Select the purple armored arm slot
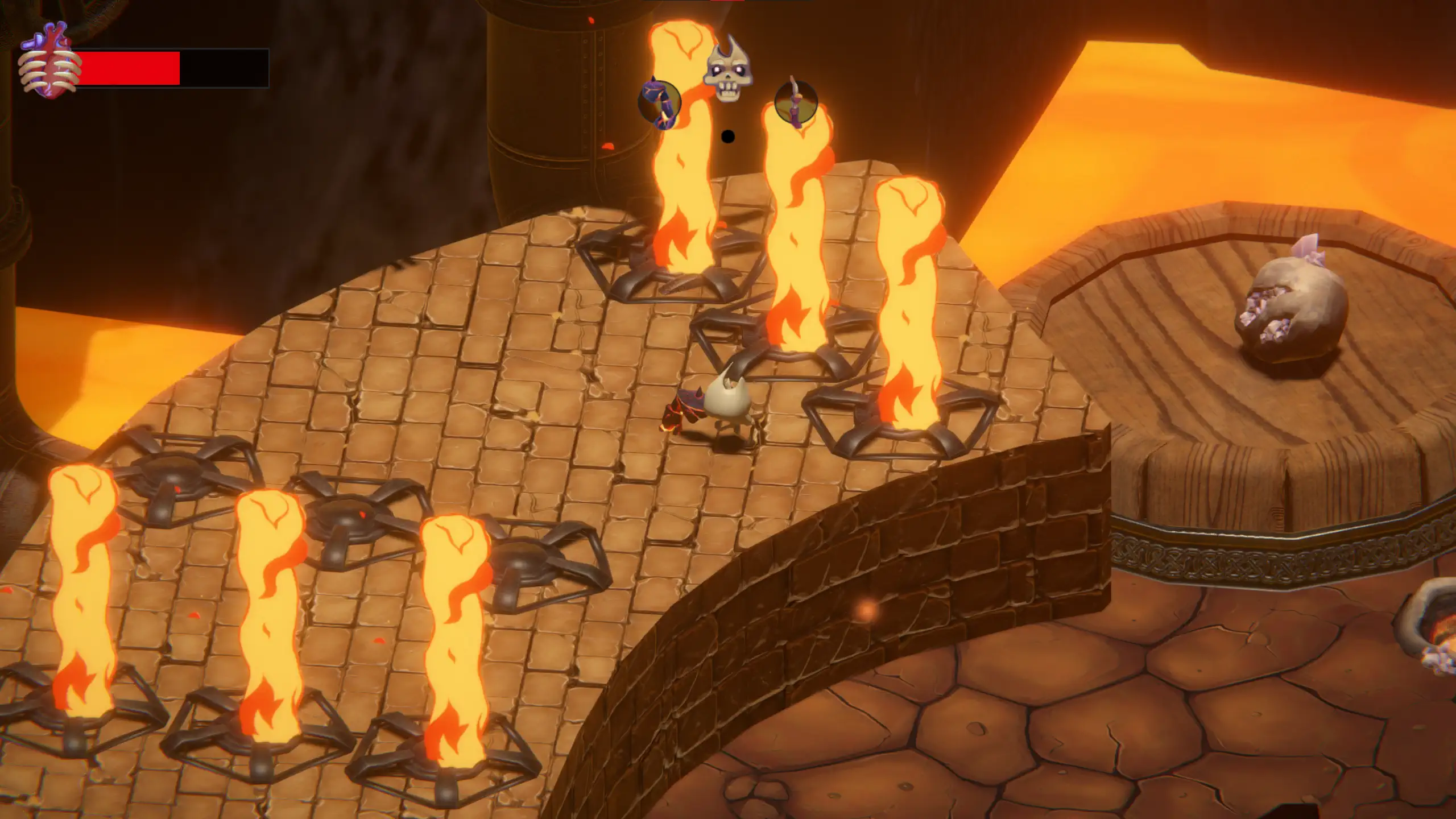1456x819 pixels. coord(659,104)
